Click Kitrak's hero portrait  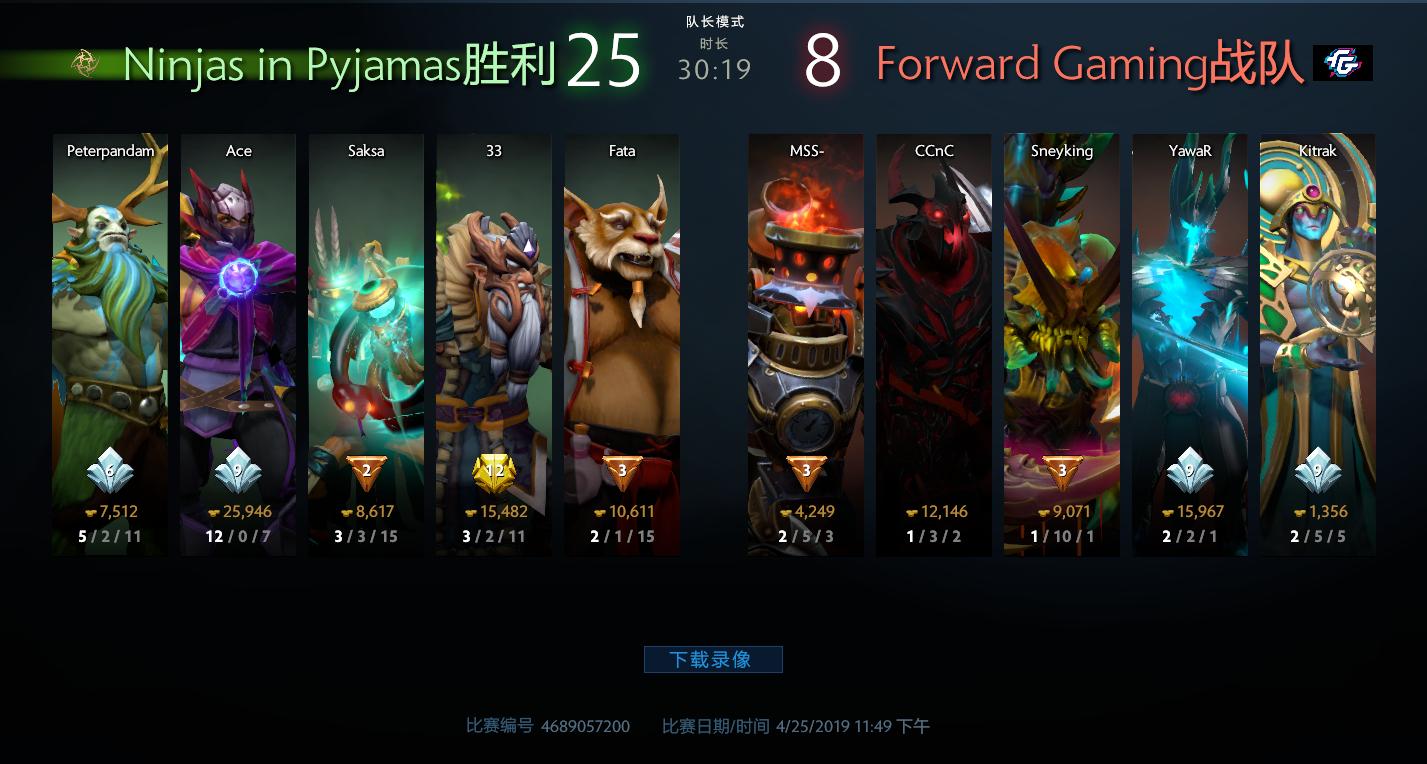tap(1317, 300)
